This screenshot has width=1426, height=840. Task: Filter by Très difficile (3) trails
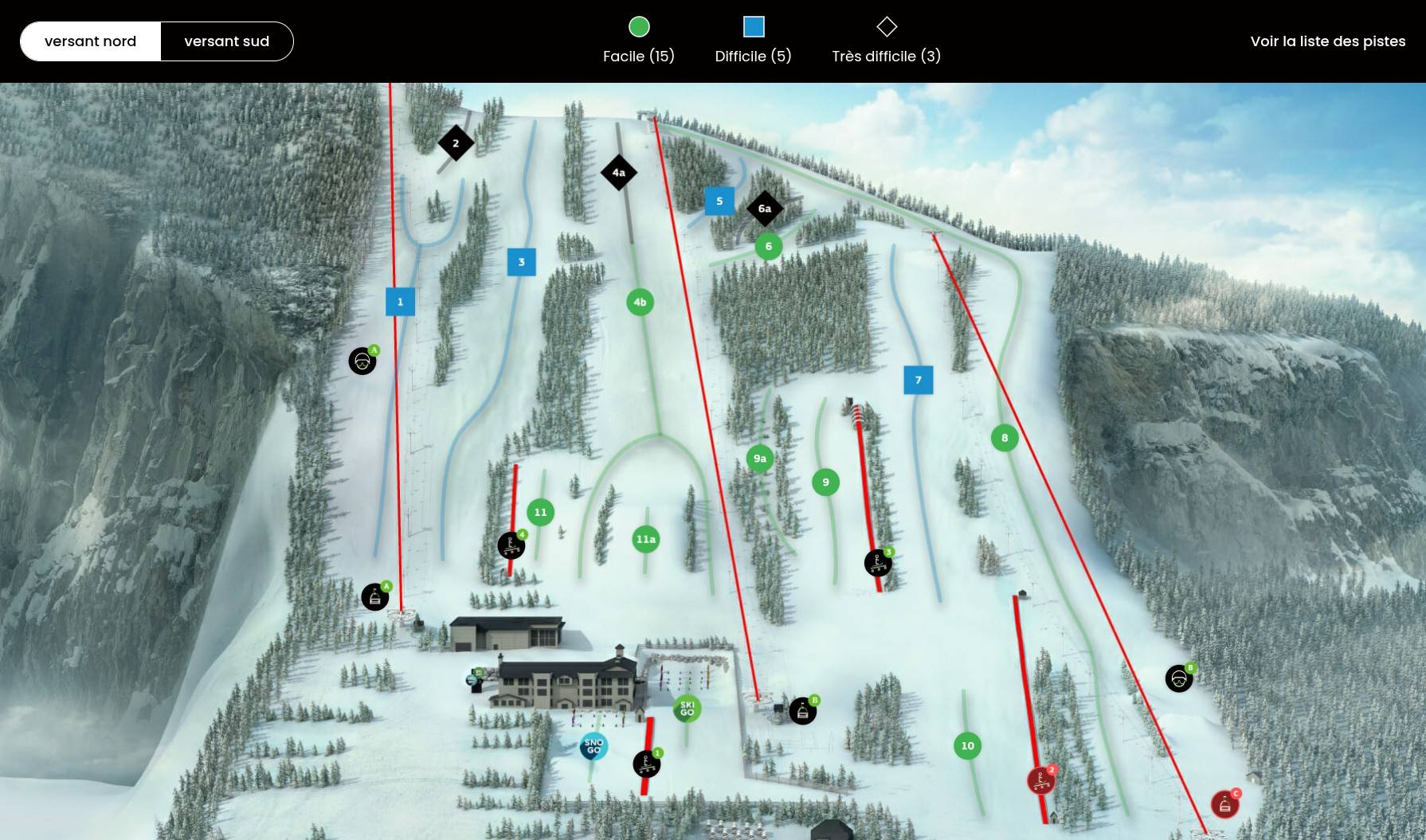(x=886, y=41)
